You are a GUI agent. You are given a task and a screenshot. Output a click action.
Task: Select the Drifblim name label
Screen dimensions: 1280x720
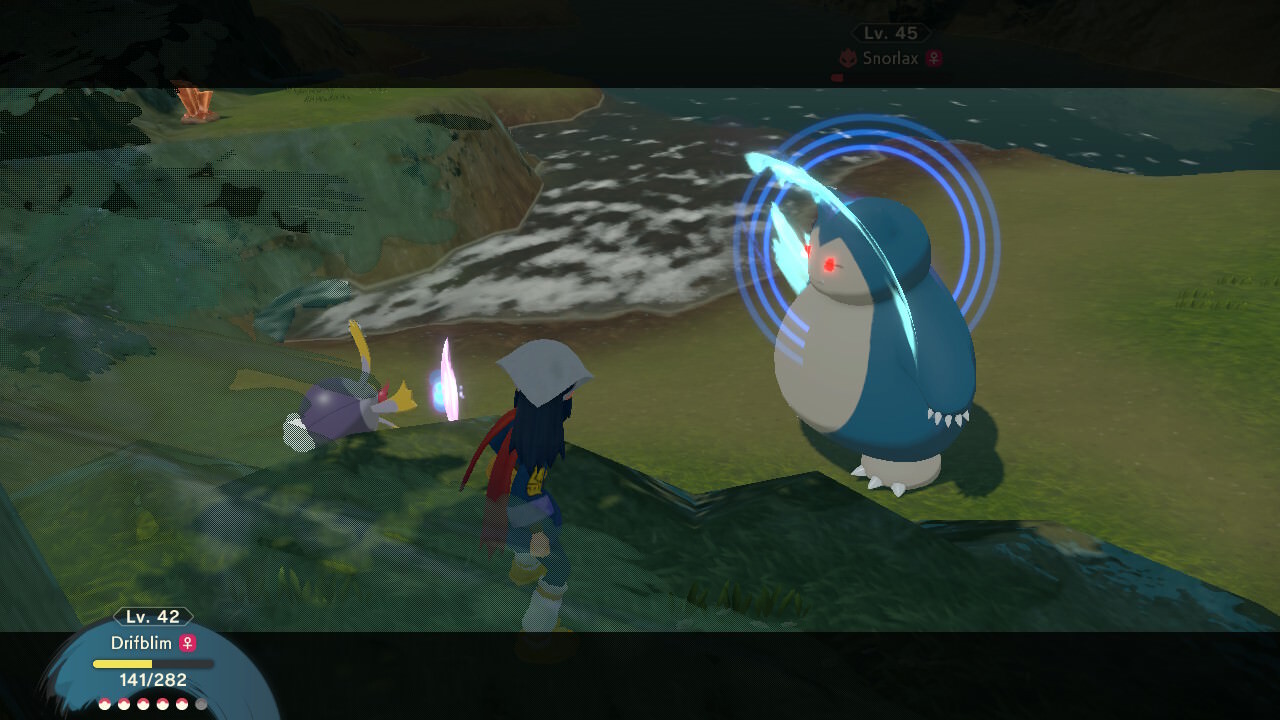[142, 643]
